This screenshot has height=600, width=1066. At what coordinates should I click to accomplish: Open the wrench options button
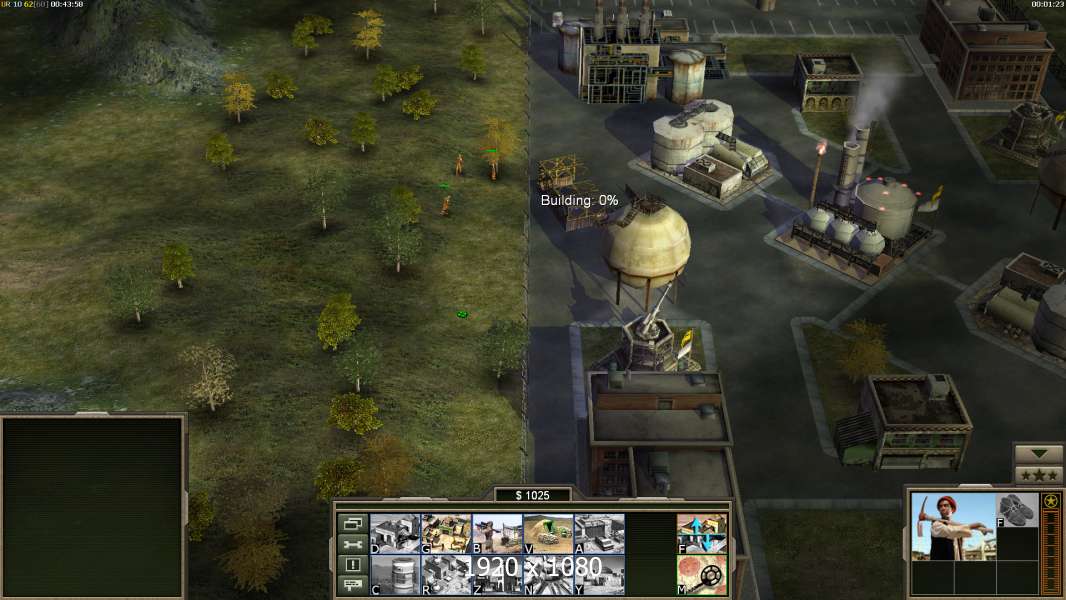(x=352, y=544)
